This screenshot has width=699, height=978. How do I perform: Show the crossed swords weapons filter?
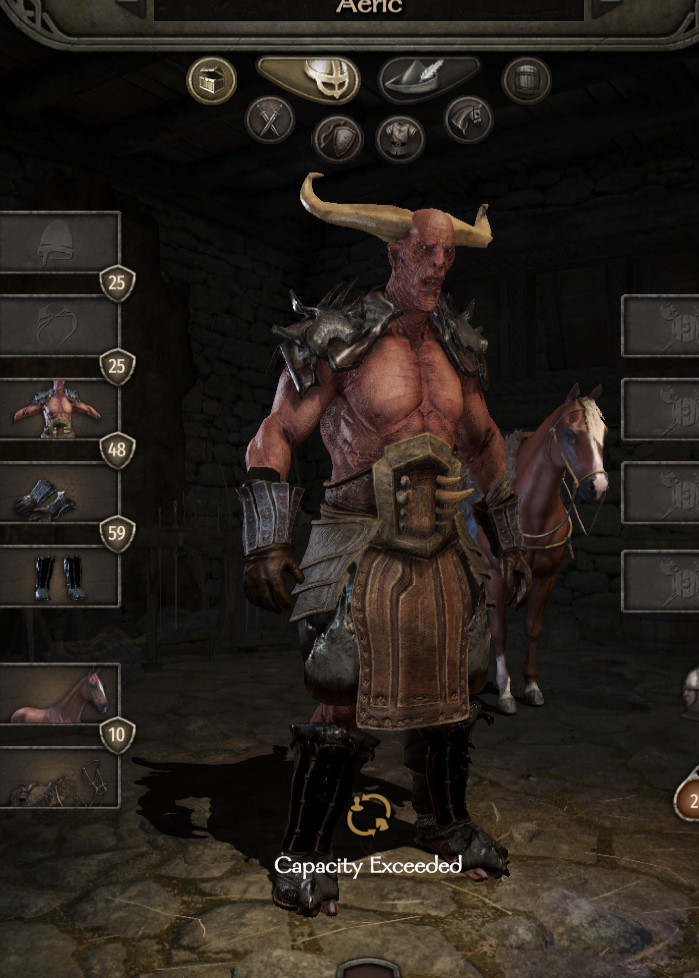(x=270, y=120)
